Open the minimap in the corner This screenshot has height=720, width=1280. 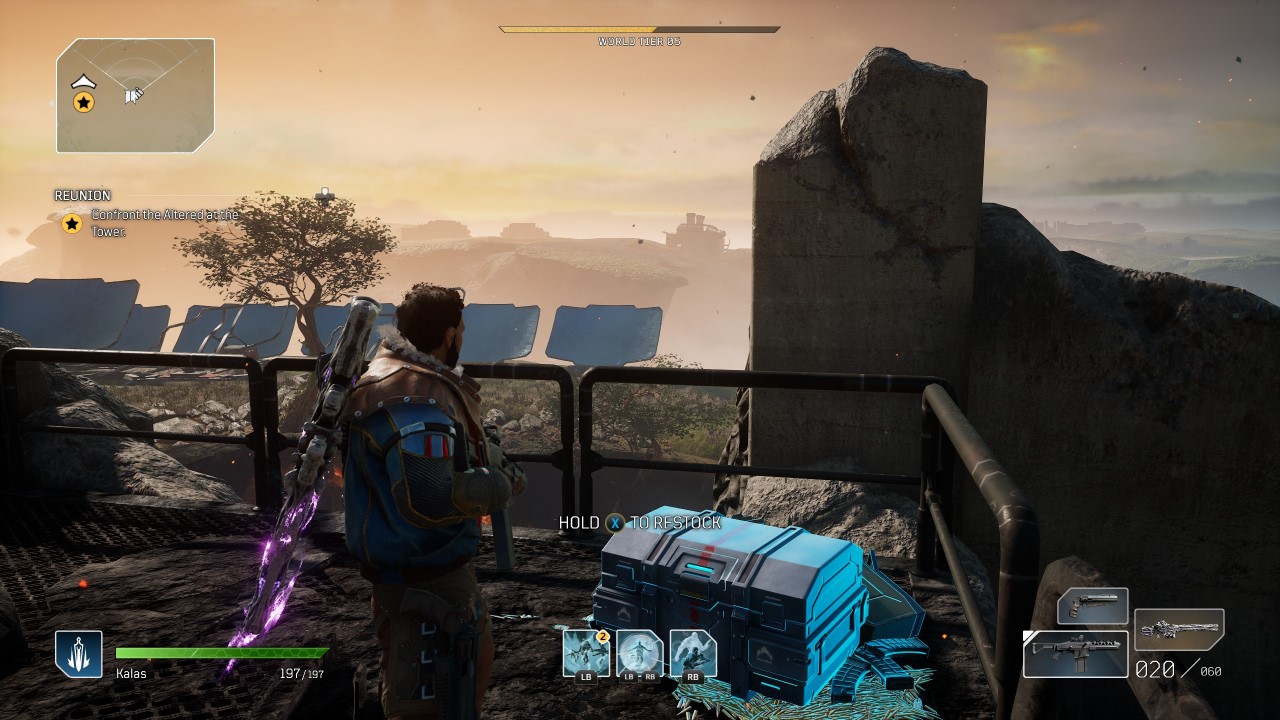click(135, 96)
